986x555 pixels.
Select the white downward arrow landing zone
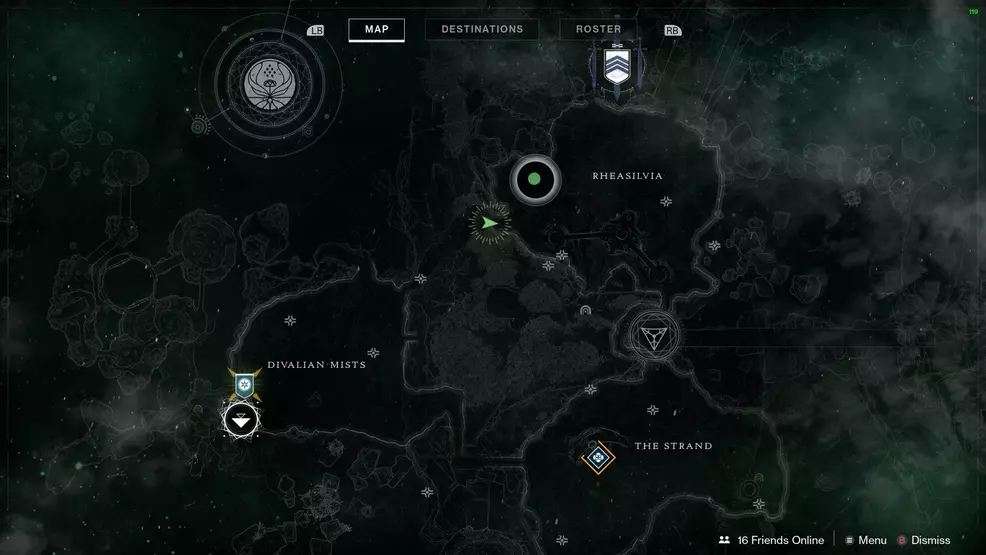tap(240, 421)
